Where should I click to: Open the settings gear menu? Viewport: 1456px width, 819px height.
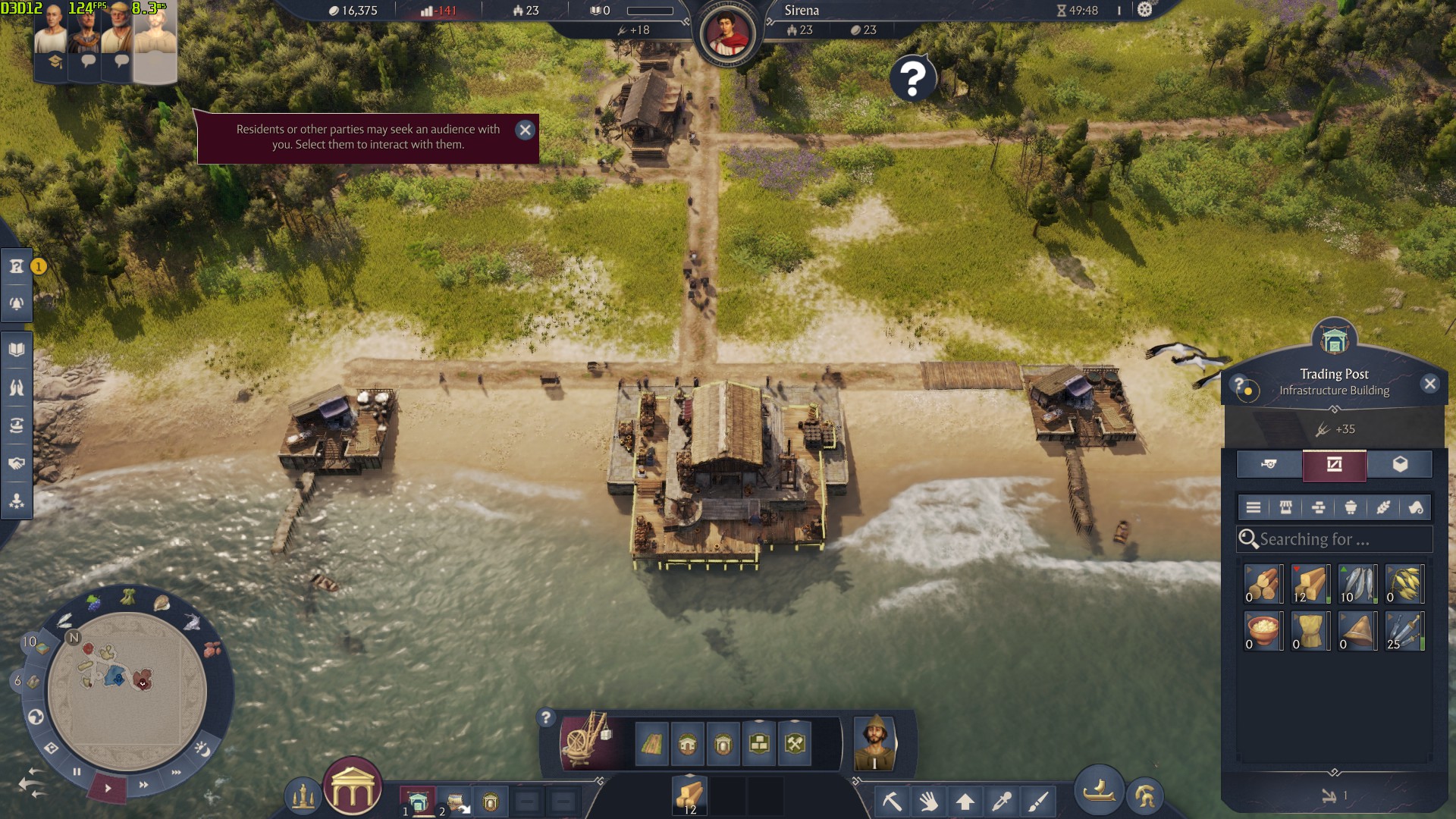point(1144,10)
